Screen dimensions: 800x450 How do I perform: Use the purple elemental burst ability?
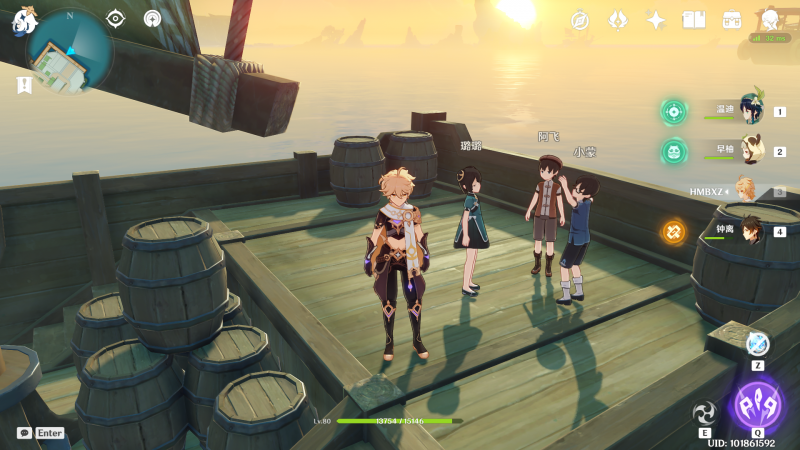click(757, 405)
